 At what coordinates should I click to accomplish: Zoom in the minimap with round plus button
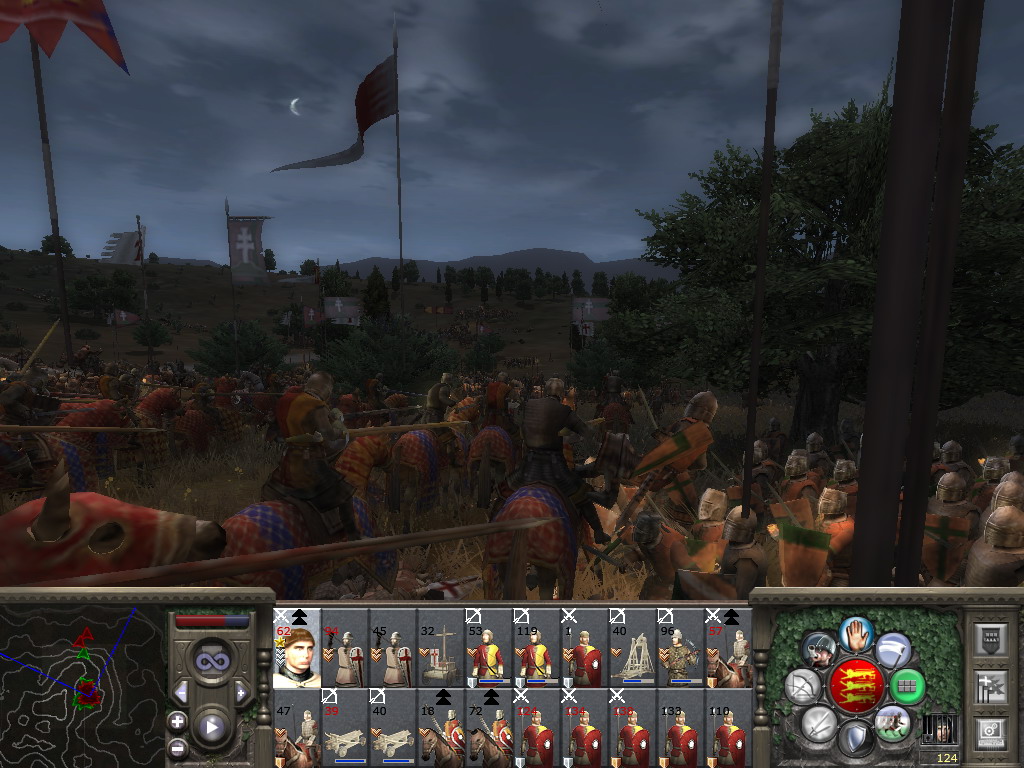click(177, 721)
